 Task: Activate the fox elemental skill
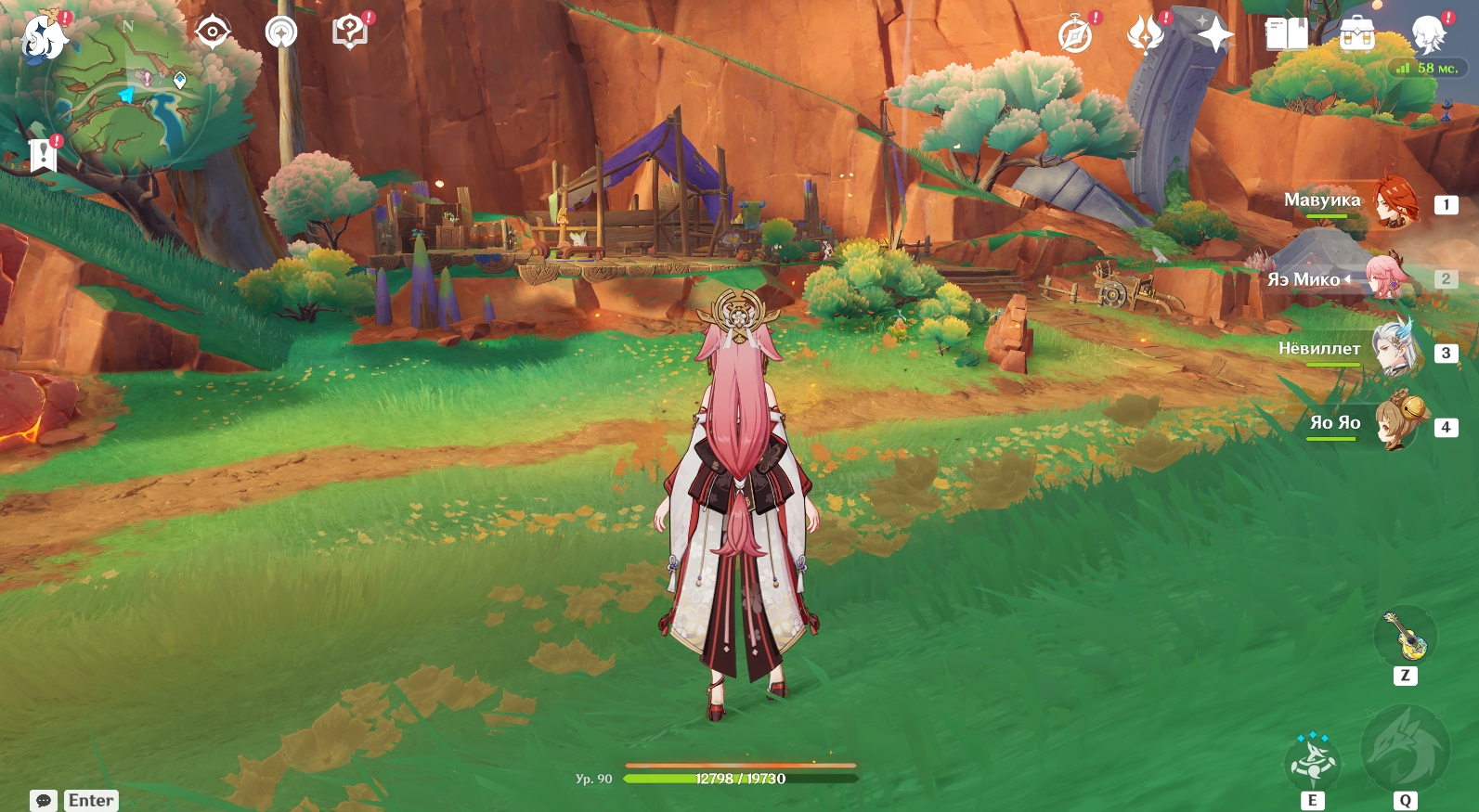1313,763
